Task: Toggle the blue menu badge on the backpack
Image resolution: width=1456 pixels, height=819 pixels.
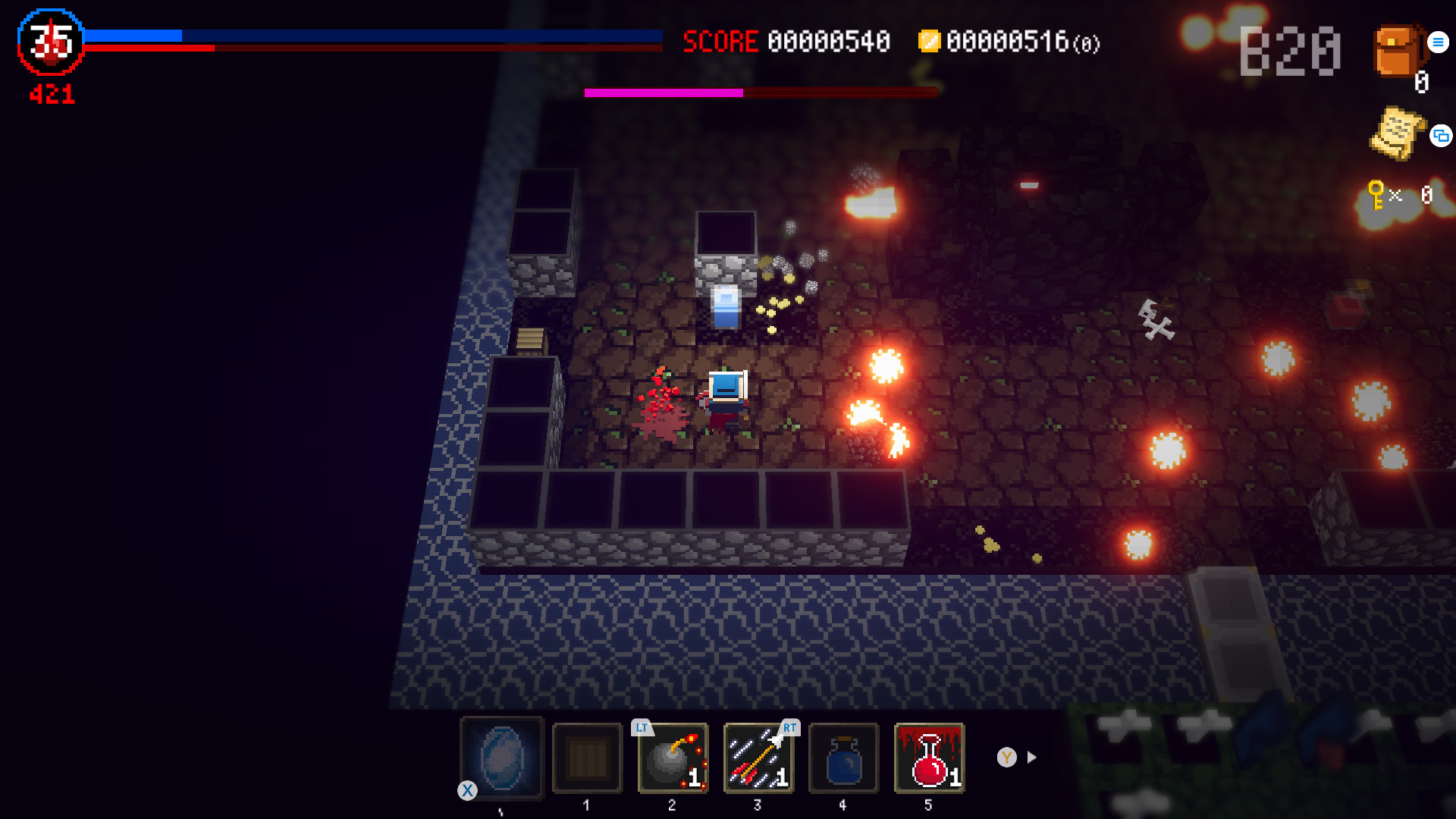Action: [1437, 42]
